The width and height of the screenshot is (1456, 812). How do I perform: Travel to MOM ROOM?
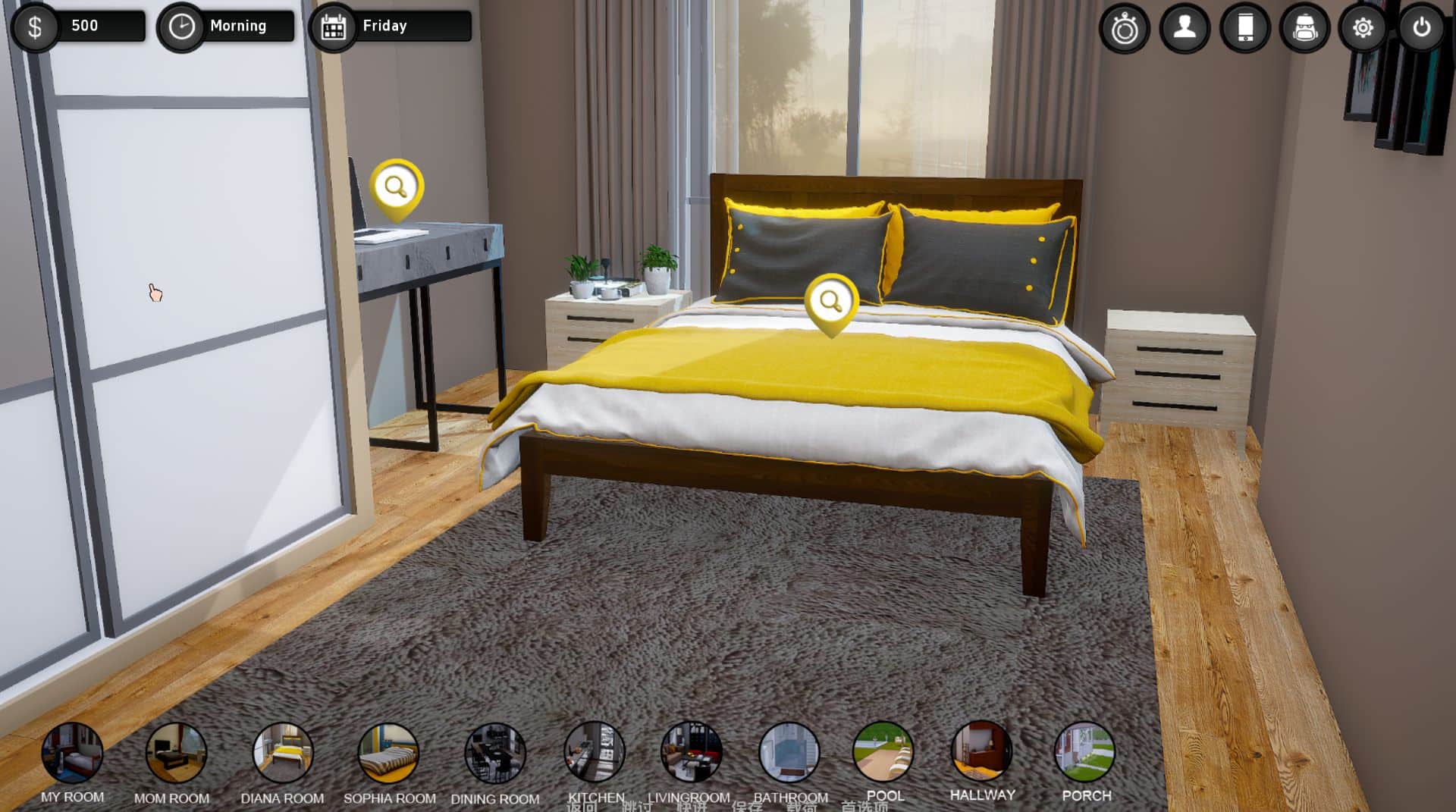coord(176,752)
